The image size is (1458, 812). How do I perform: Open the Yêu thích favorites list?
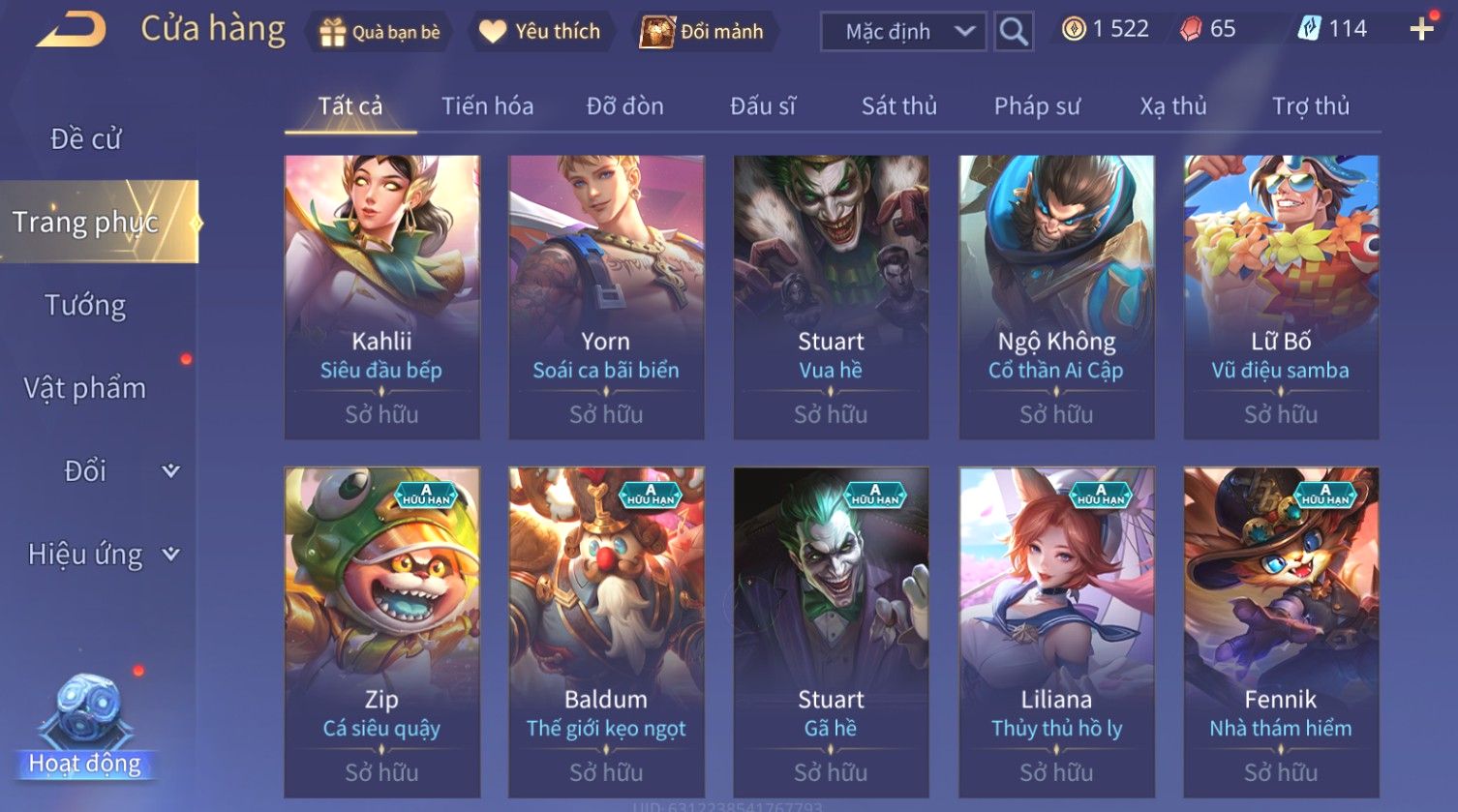click(540, 32)
